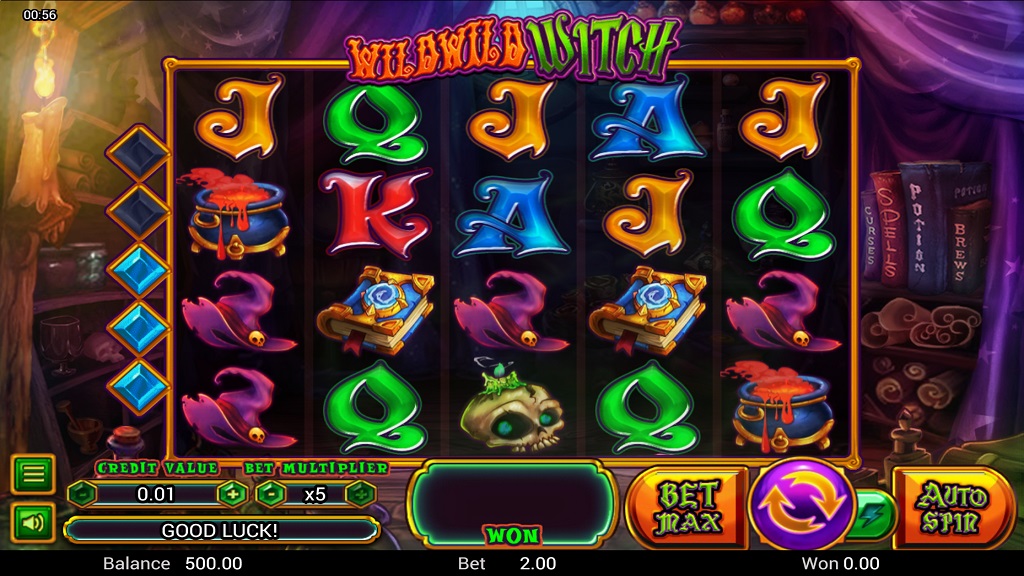
Task: Toggle the sound speaker button
Action: [x=33, y=521]
